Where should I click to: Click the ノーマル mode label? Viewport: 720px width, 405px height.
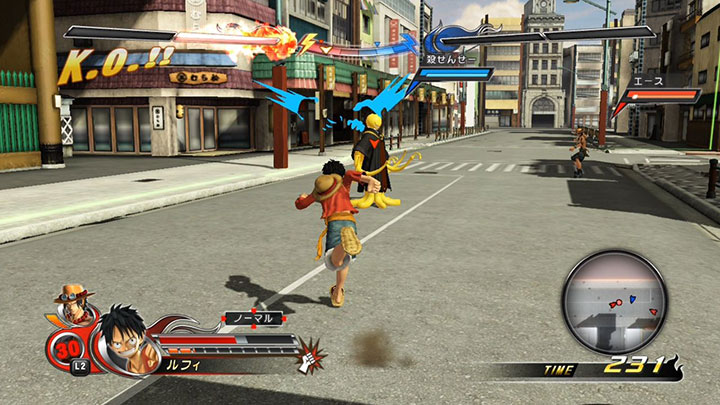[253, 318]
